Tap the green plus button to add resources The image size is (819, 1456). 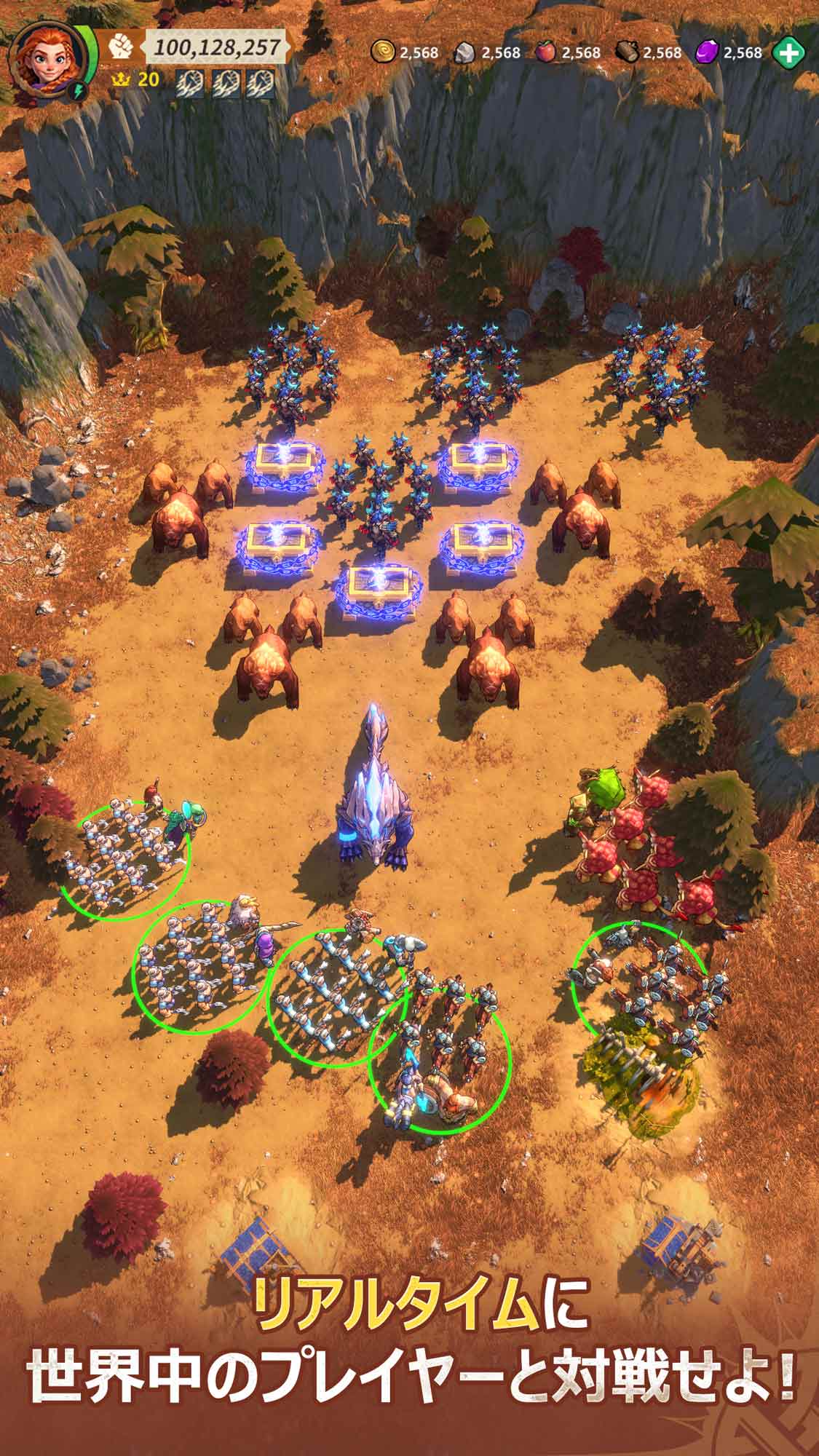[788, 52]
